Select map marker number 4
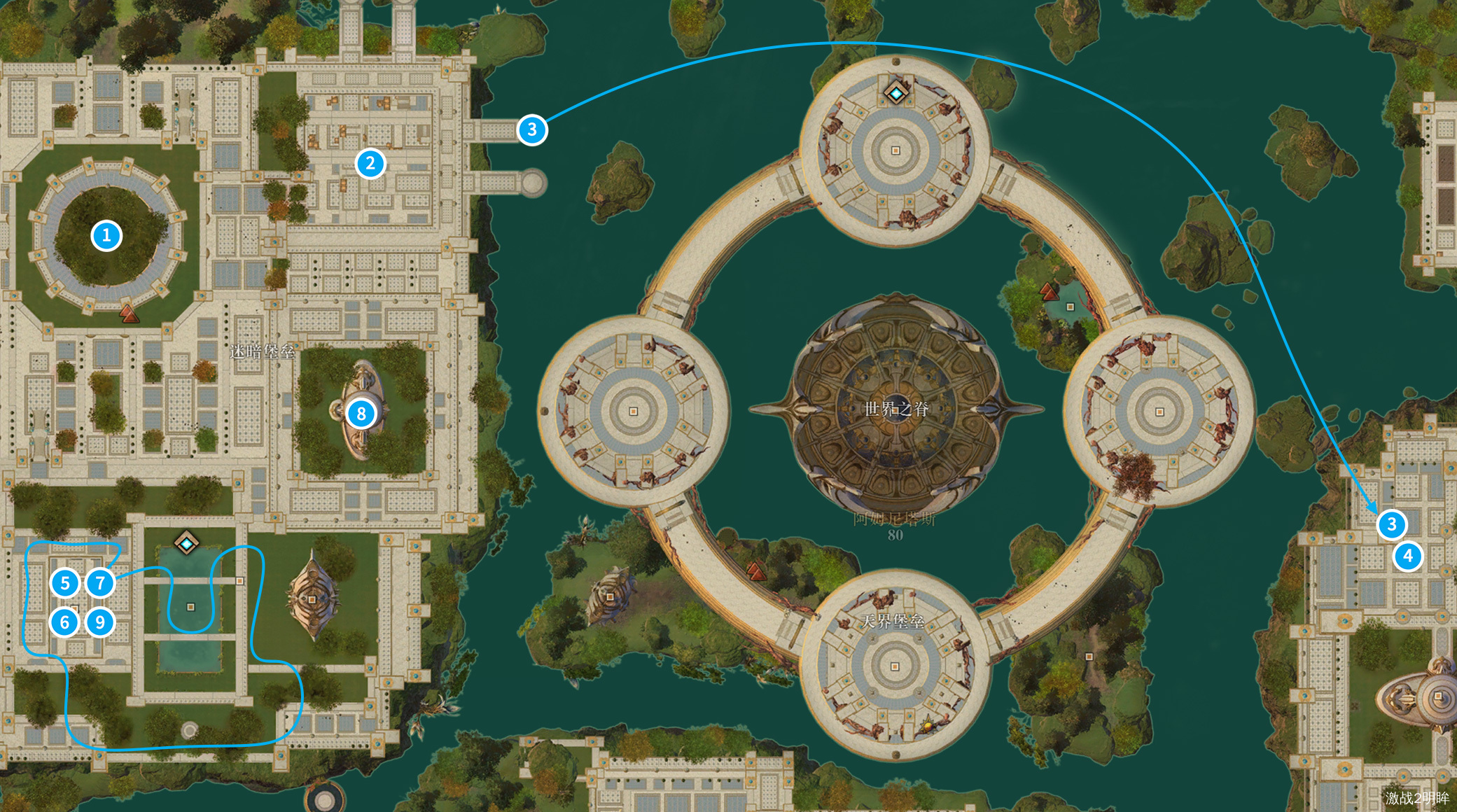 pyautogui.click(x=1408, y=556)
